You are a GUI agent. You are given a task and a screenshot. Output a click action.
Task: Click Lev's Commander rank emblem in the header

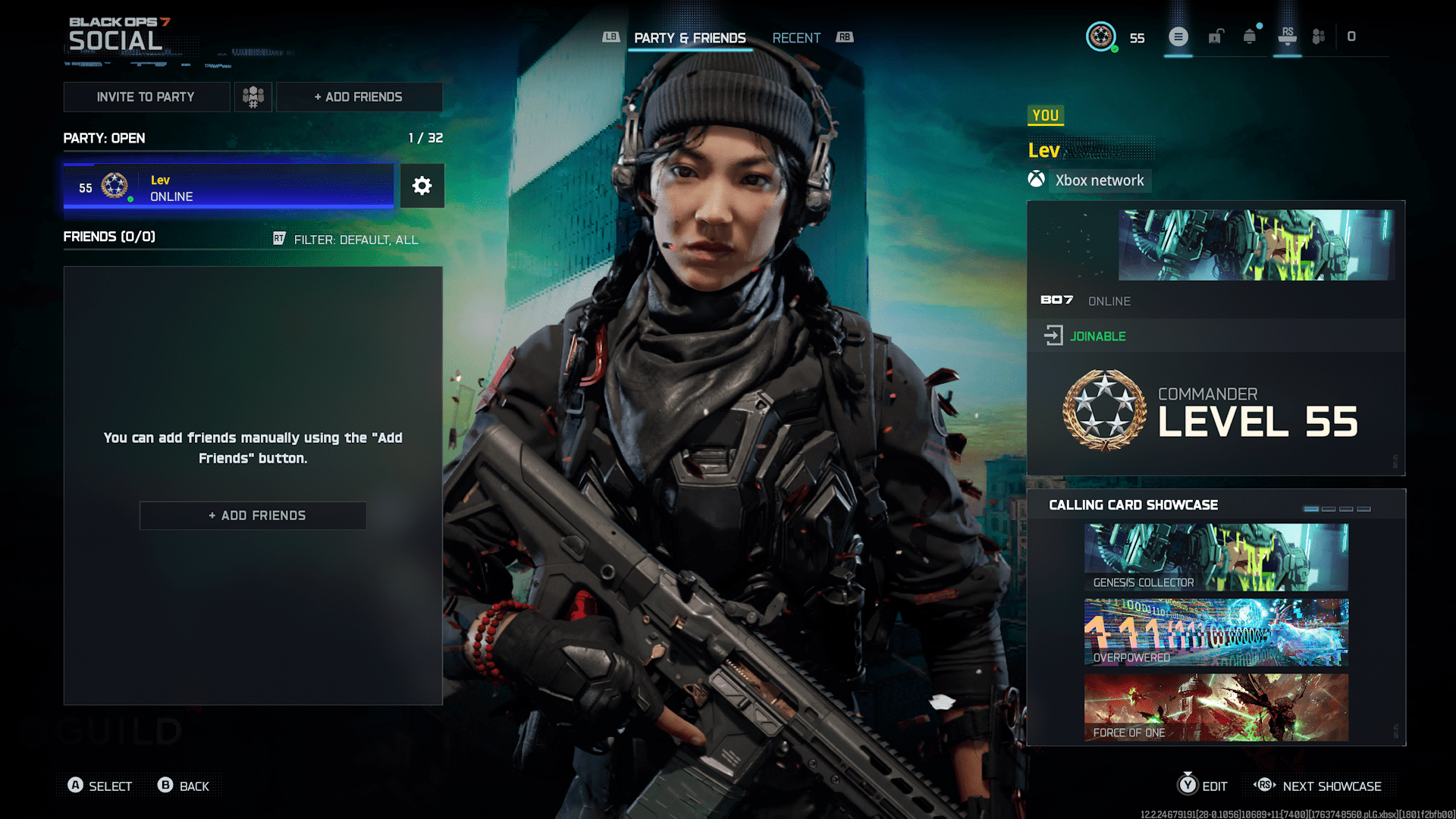point(1102,37)
